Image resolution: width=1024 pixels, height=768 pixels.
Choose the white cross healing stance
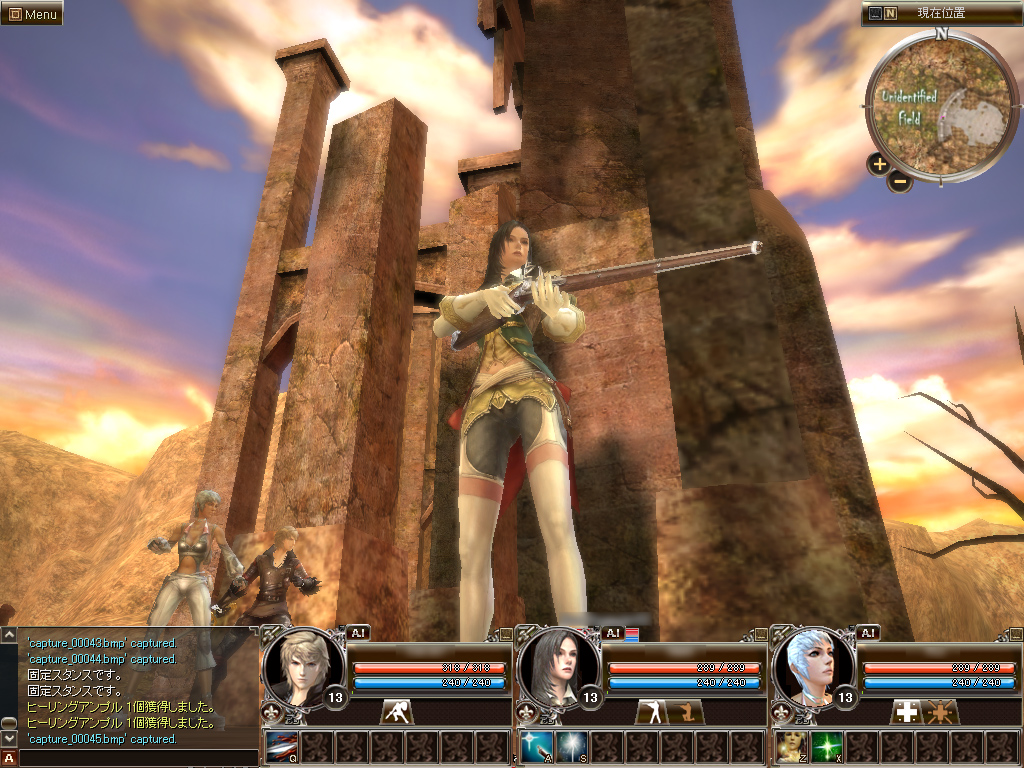click(907, 712)
